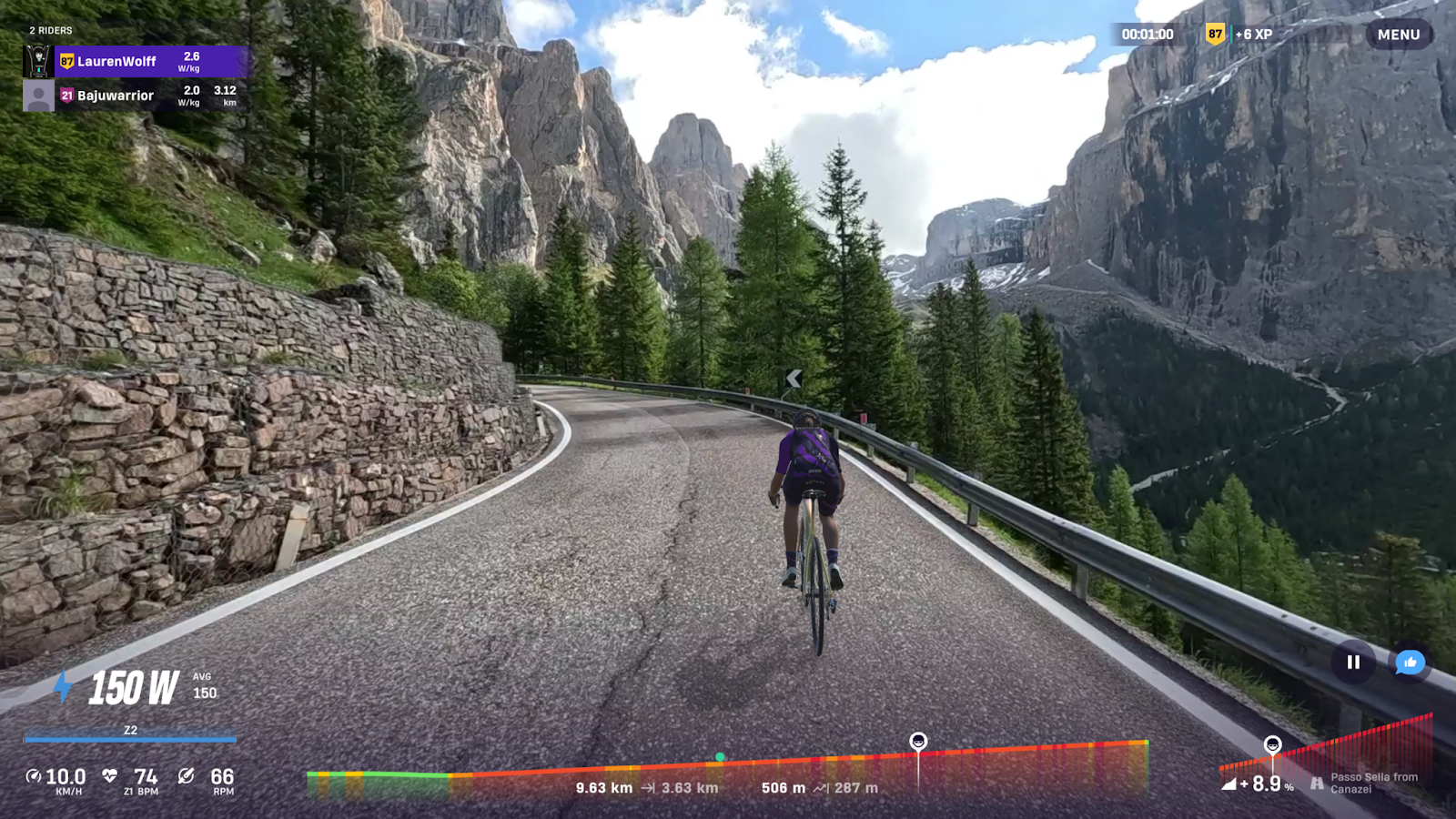Click the trophy icon atop the riders list
Image resolution: width=1456 pixels, height=819 pixels.
click(x=40, y=62)
